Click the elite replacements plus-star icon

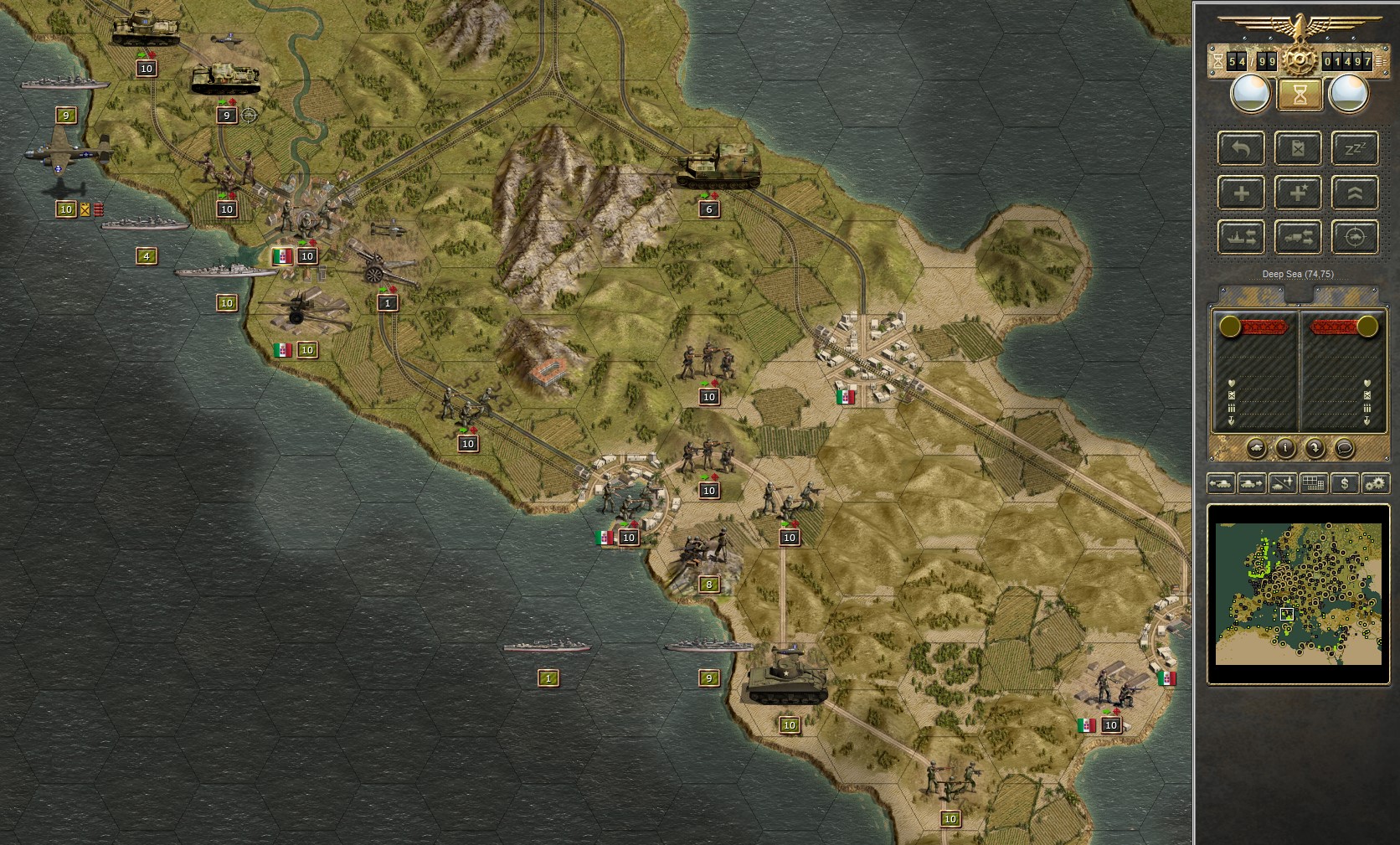click(1298, 193)
